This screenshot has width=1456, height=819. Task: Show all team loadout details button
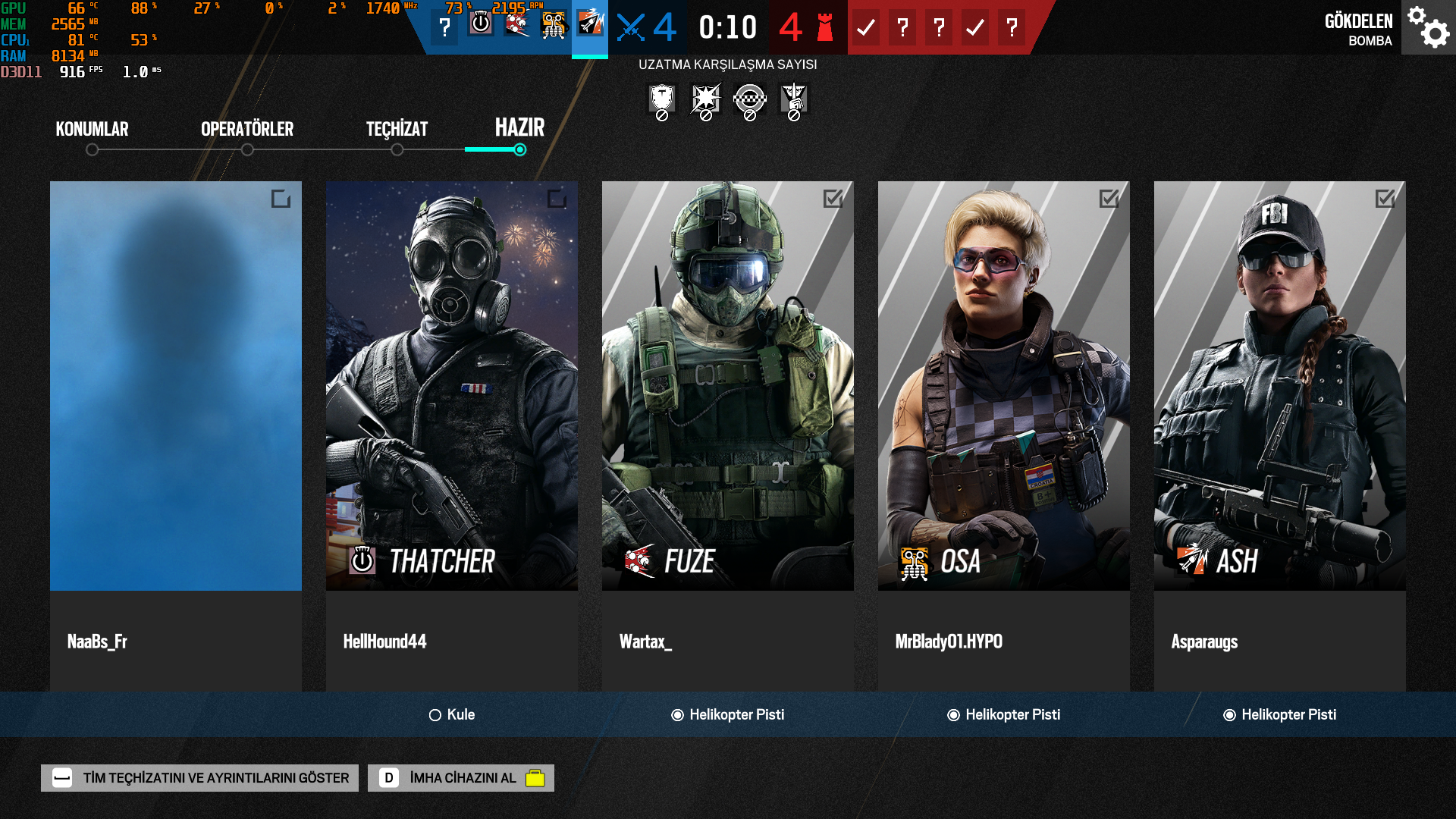[199, 778]
